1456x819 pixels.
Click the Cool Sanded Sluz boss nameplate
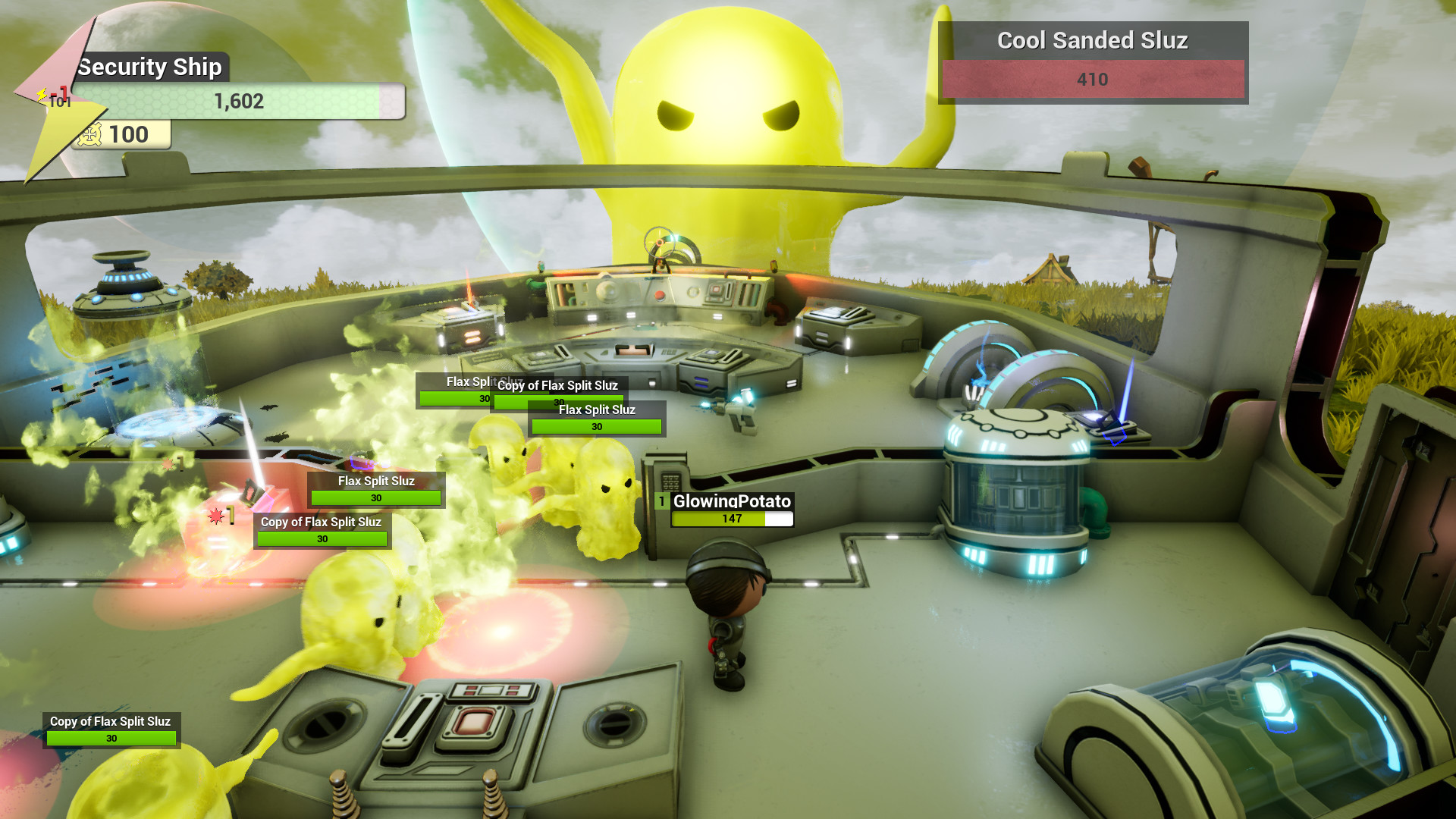point(1092,41)
